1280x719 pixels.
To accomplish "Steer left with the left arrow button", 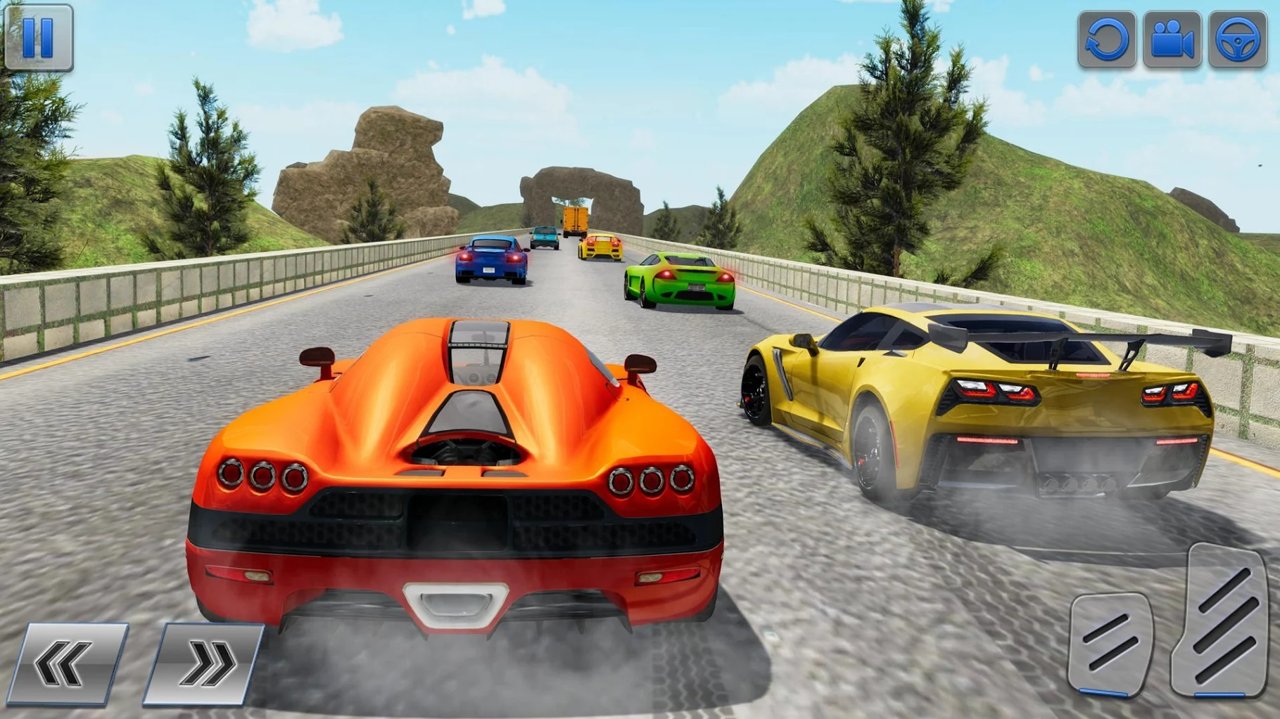I will pos(68,663).
